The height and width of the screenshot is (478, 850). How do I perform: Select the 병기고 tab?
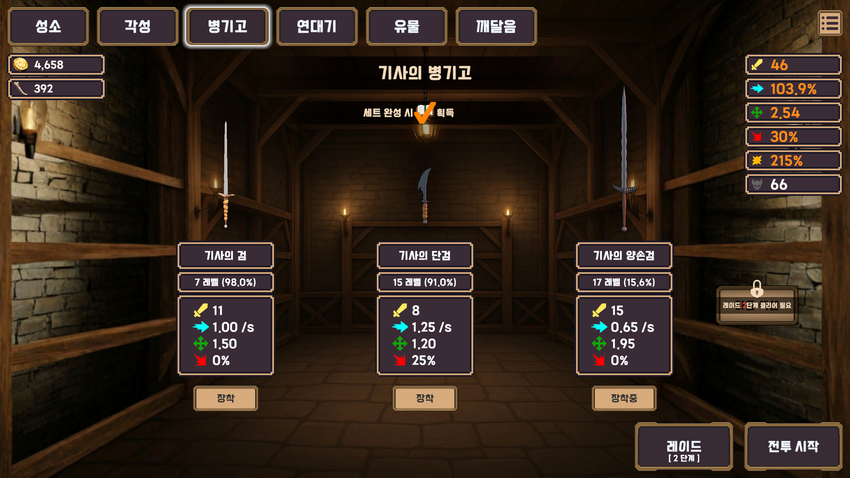click(227, 27)
